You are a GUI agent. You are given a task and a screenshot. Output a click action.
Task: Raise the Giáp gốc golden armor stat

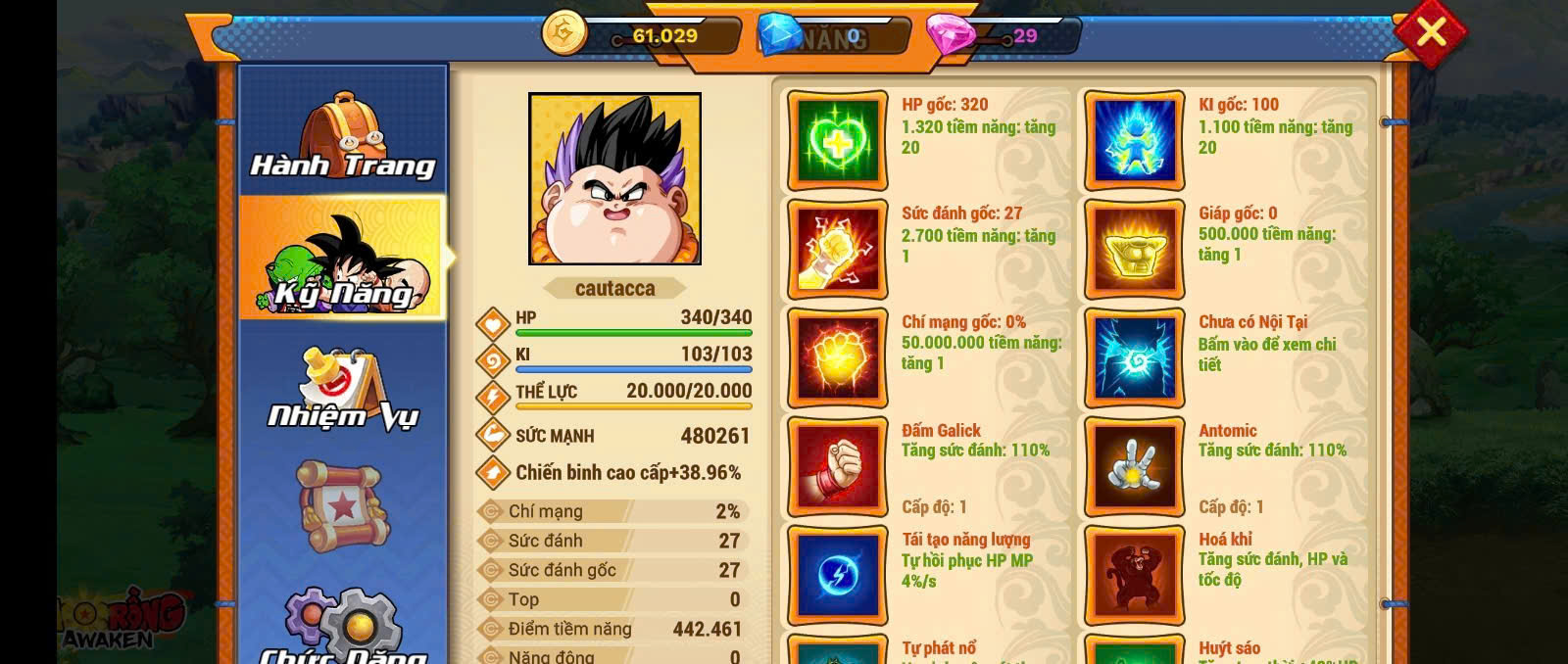1134,250
